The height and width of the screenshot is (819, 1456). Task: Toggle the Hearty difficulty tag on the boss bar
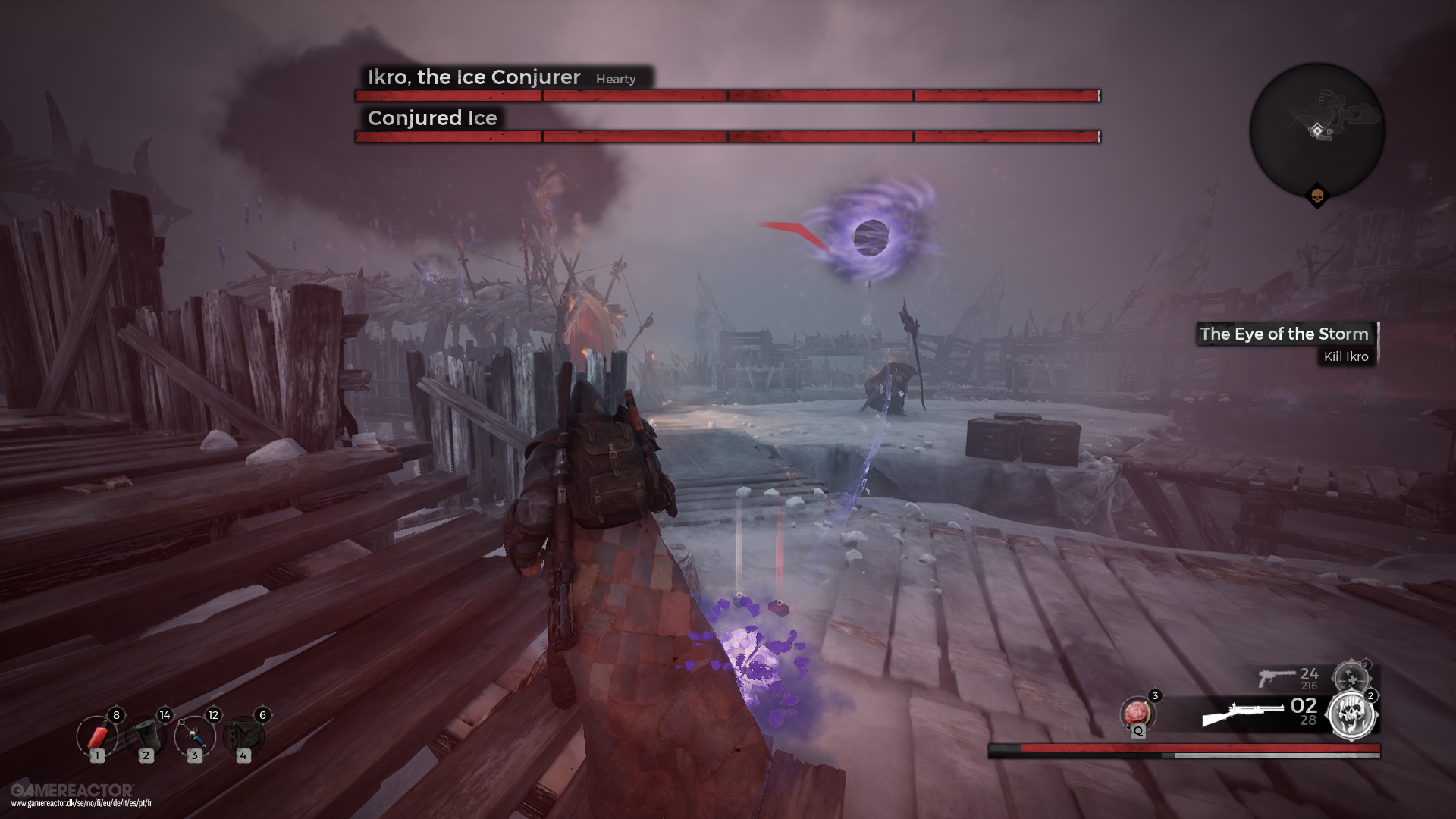tap(616, 79)
